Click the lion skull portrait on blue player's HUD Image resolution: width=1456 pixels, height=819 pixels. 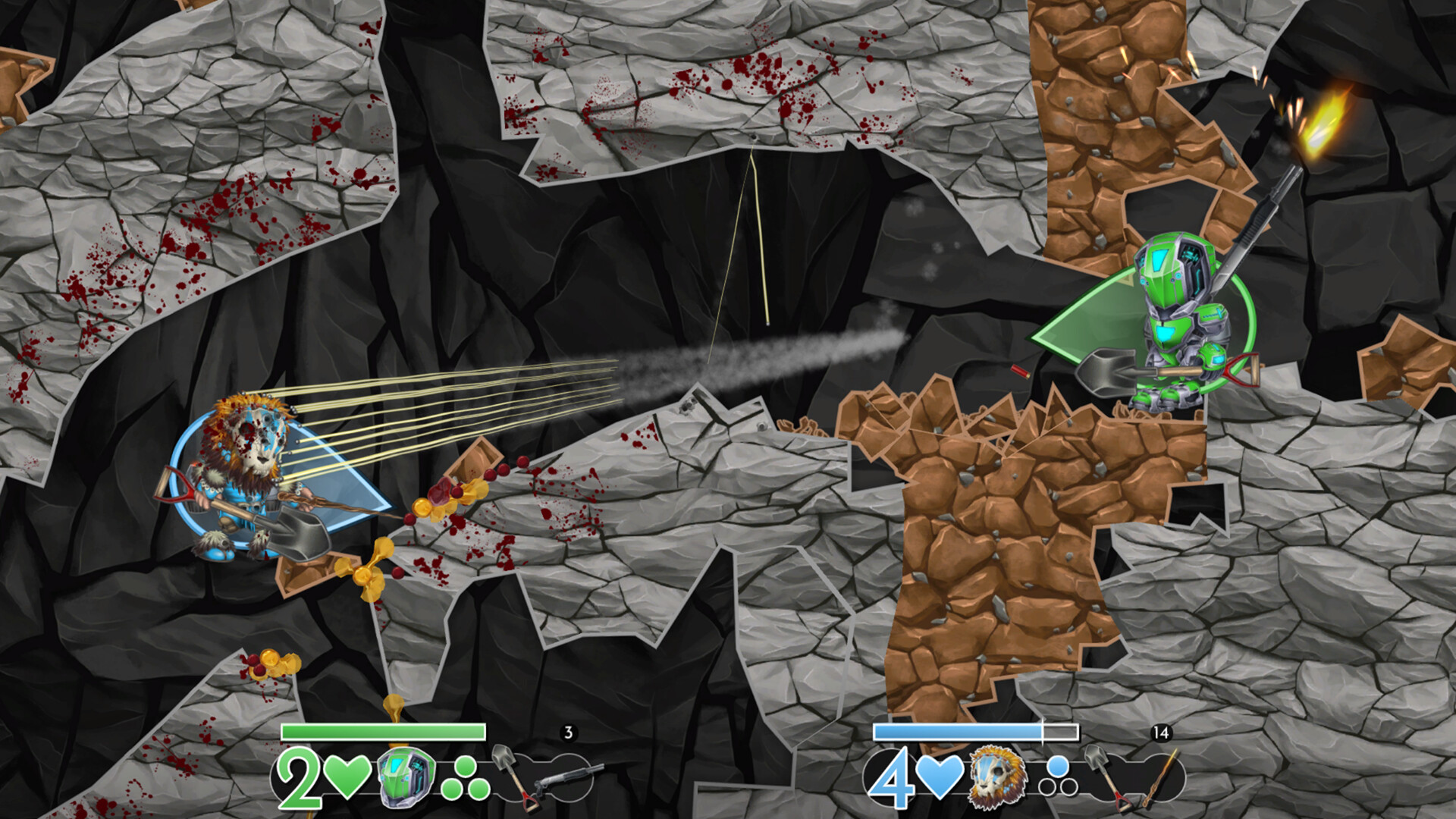[x=997, y=778]
